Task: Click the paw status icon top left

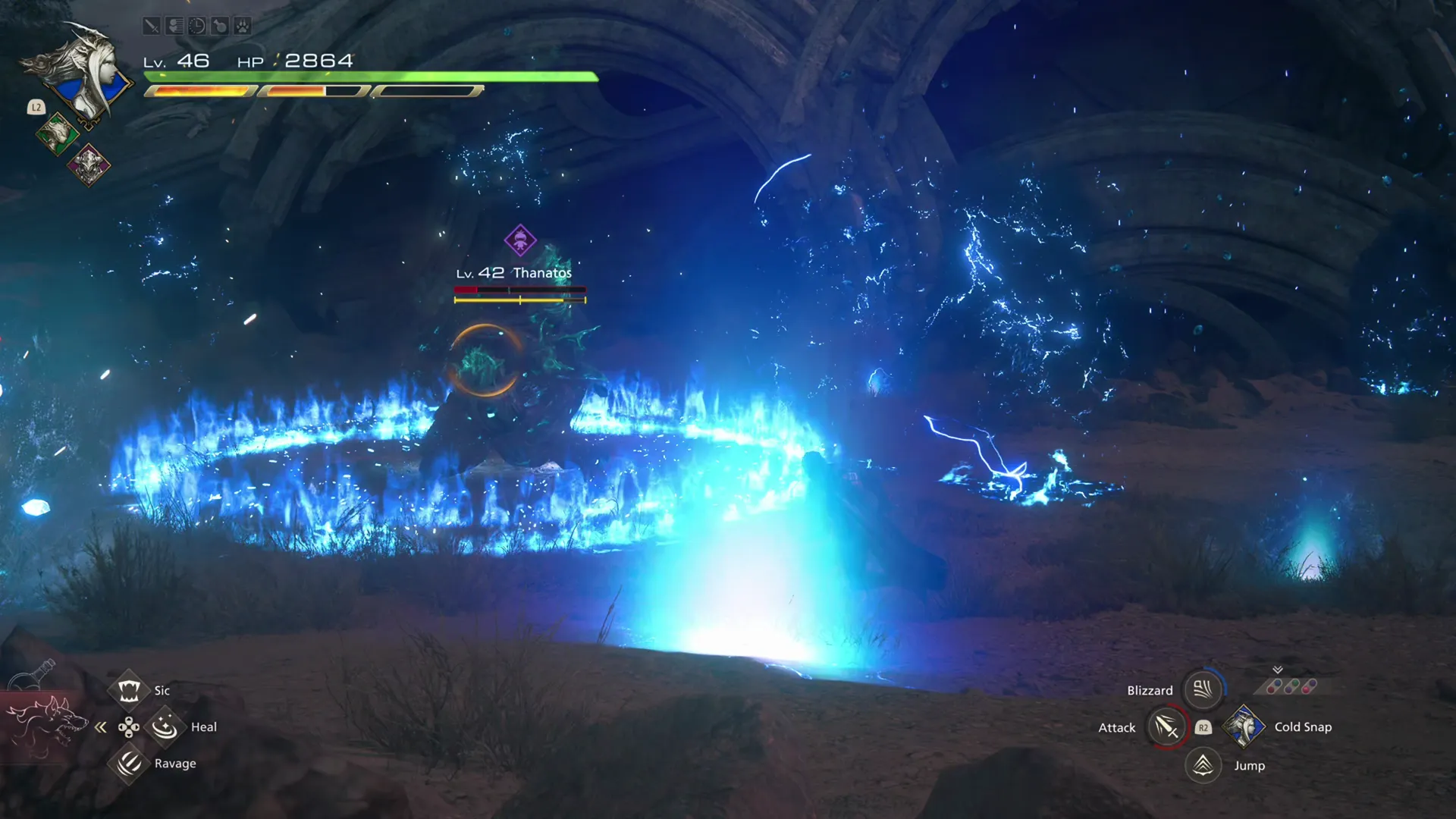Action: [x=242, y=27]
